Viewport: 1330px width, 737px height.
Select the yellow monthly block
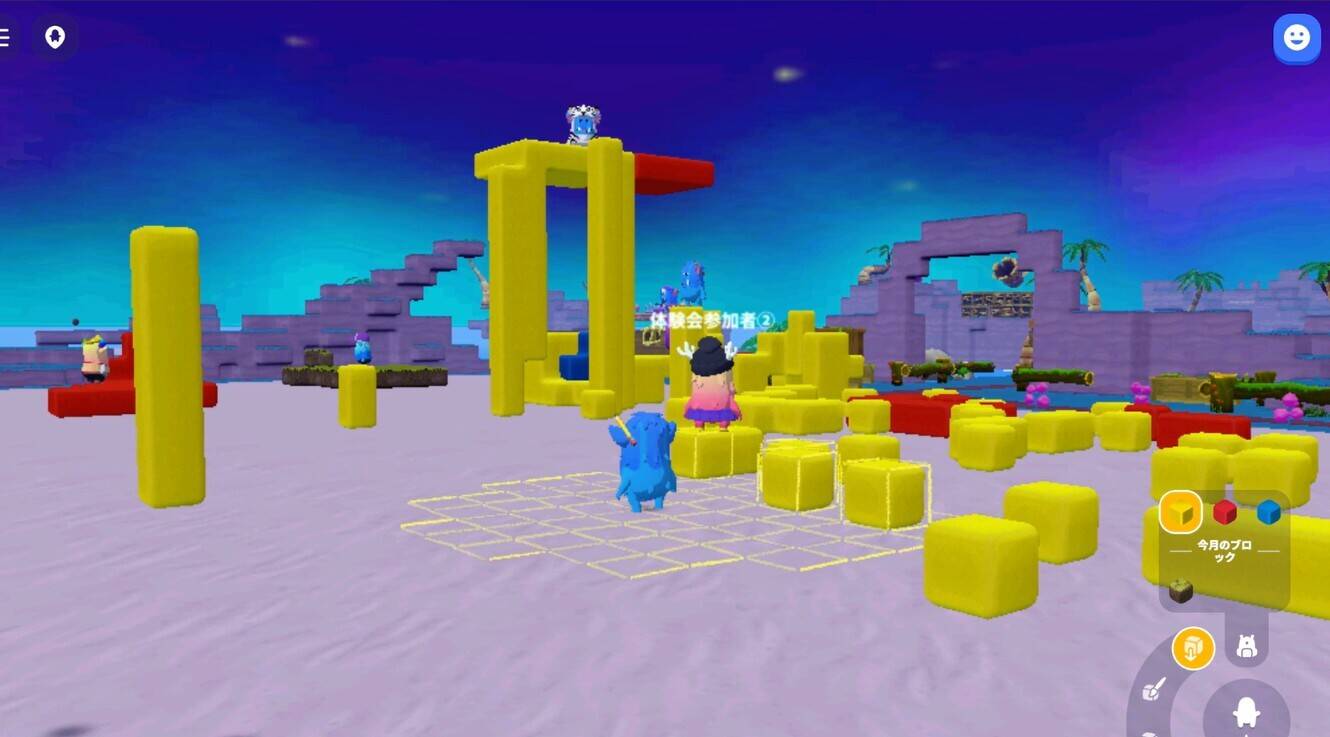[1180, 513]
